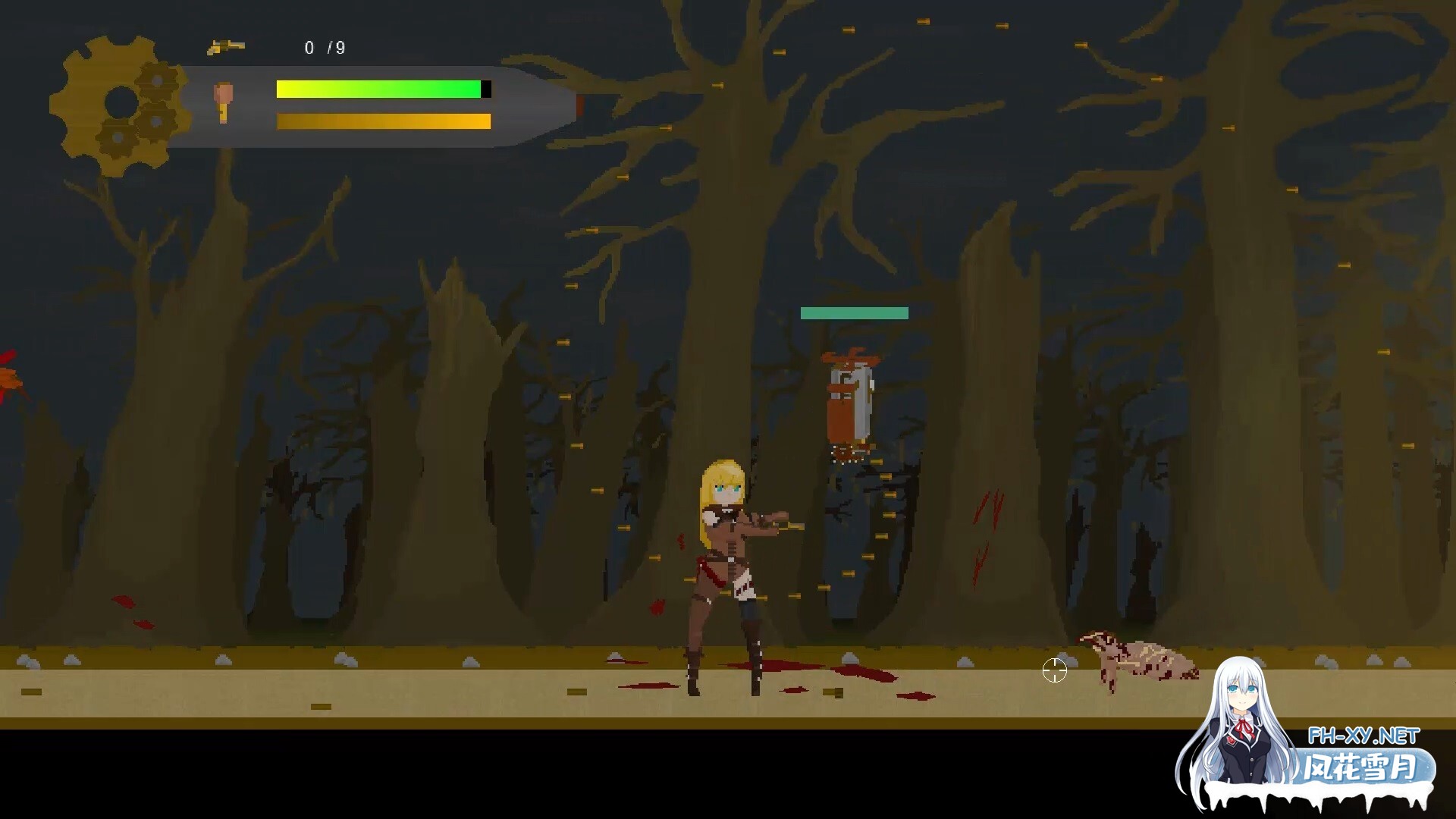
Task: Select the golden gear emblem
Action: click(x=118, y=105)
